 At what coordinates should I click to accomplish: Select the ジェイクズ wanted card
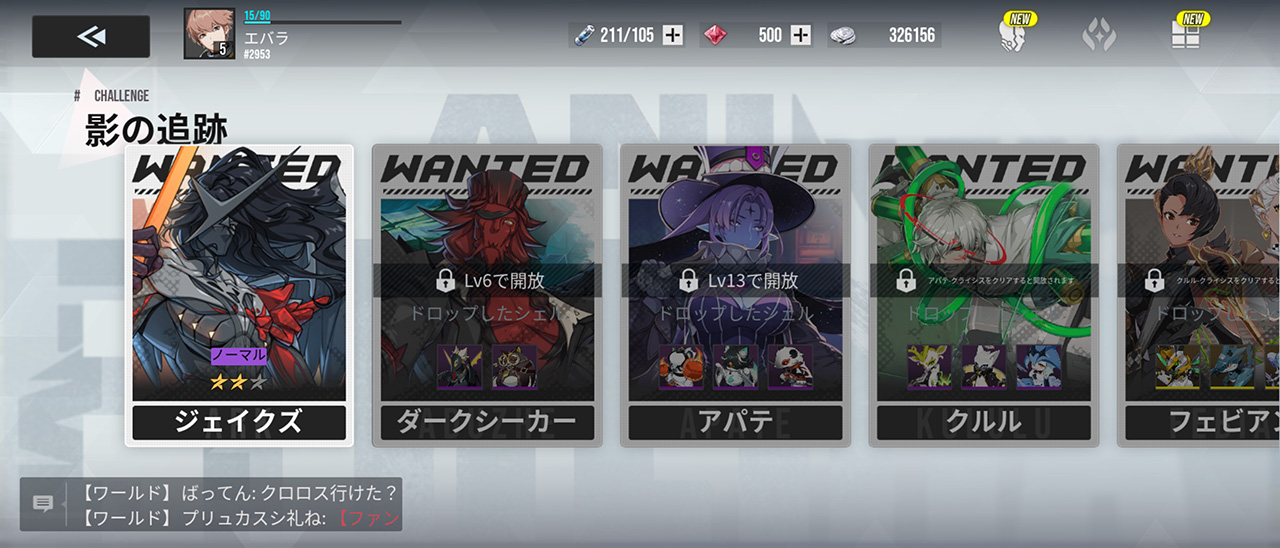[239, 295]
